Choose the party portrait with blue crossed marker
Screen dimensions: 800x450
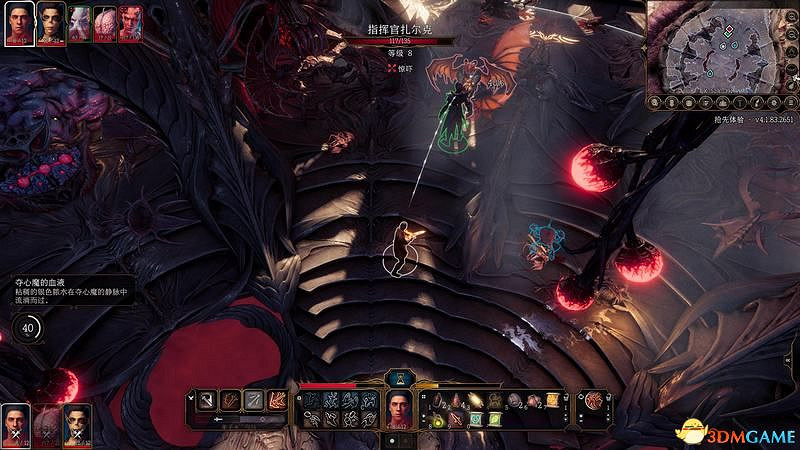pyautogui.click(x=76, y=425)
